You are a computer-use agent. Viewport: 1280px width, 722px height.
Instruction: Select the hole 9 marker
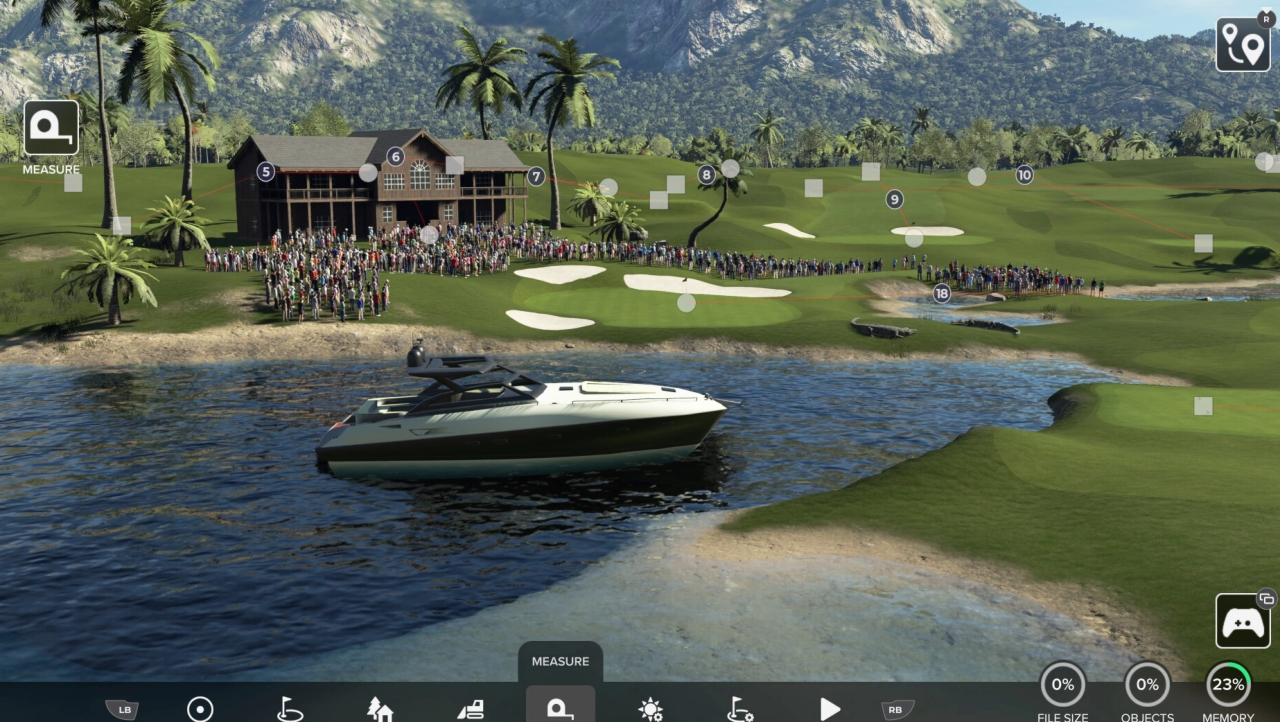click(894, 199)
